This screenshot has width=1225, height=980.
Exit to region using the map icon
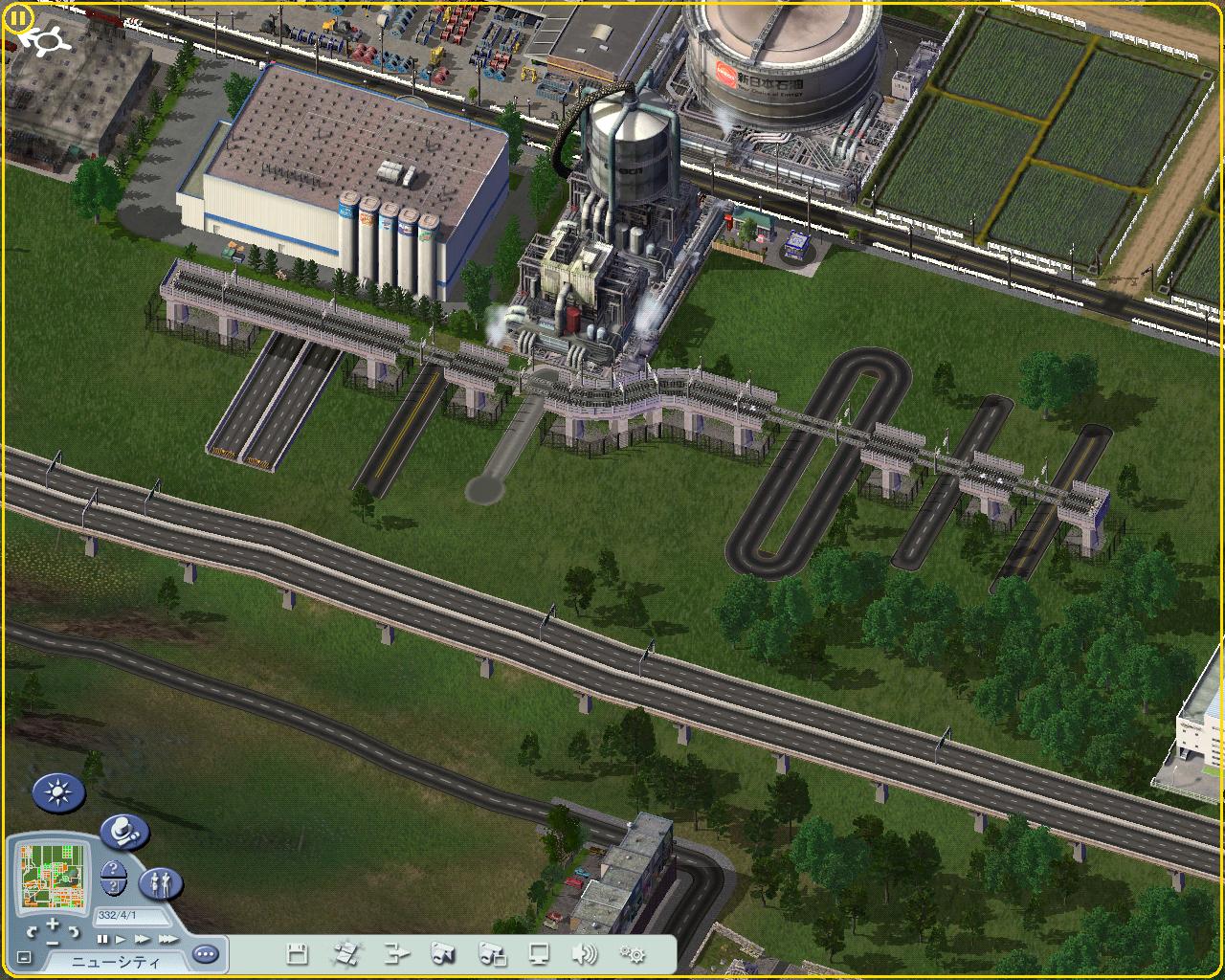pos(345,953)
